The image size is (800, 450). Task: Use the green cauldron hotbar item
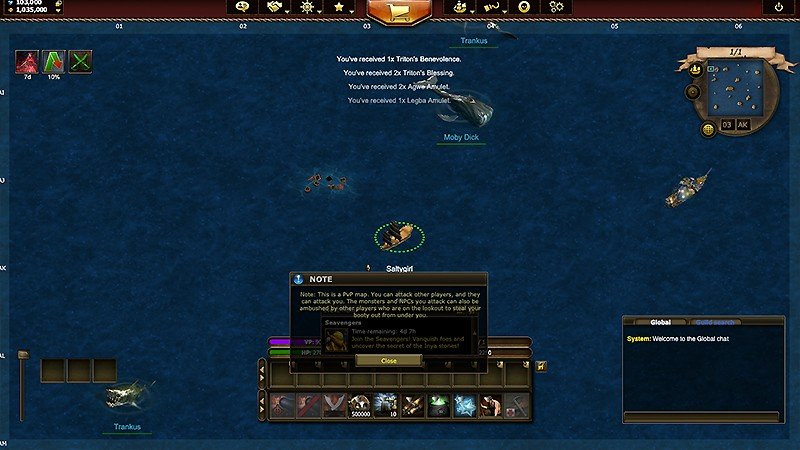pyautogui.click(x=438, y=405)
